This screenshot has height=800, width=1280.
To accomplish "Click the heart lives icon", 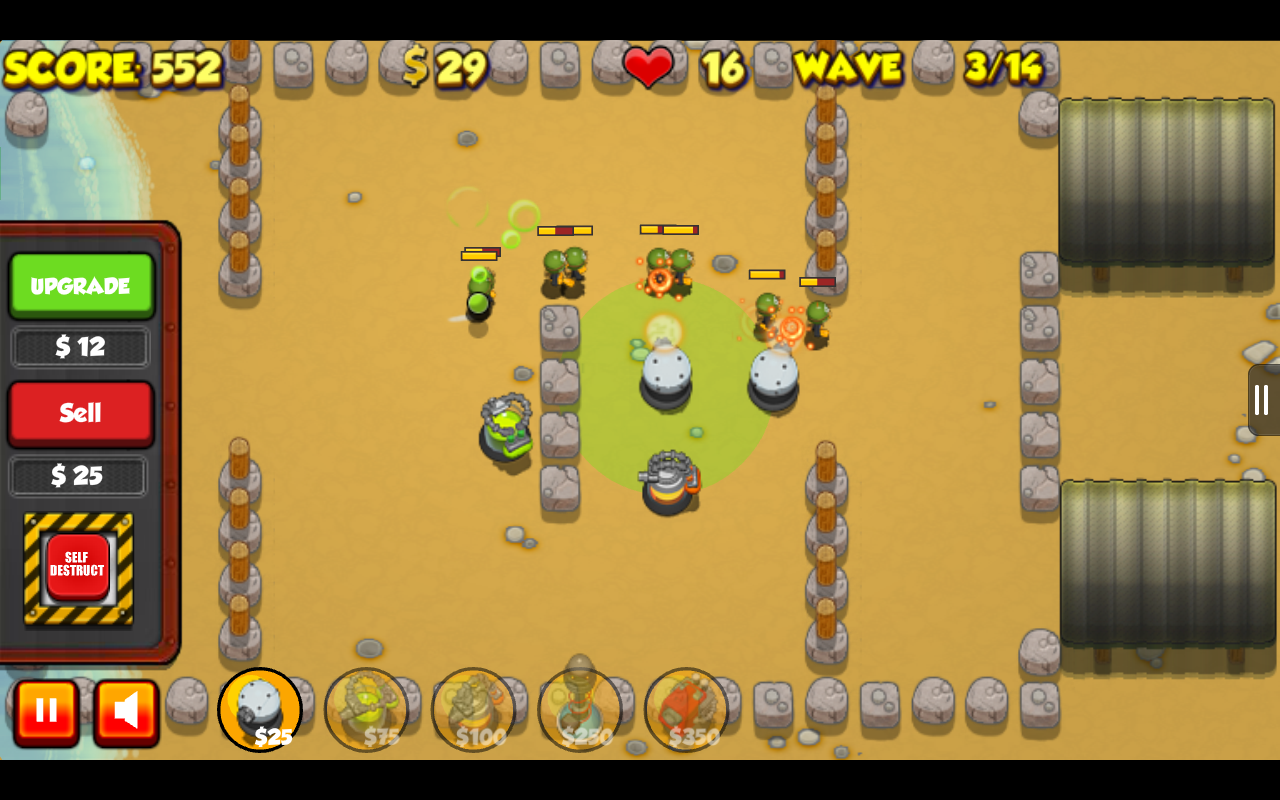I will click(648, 68).
